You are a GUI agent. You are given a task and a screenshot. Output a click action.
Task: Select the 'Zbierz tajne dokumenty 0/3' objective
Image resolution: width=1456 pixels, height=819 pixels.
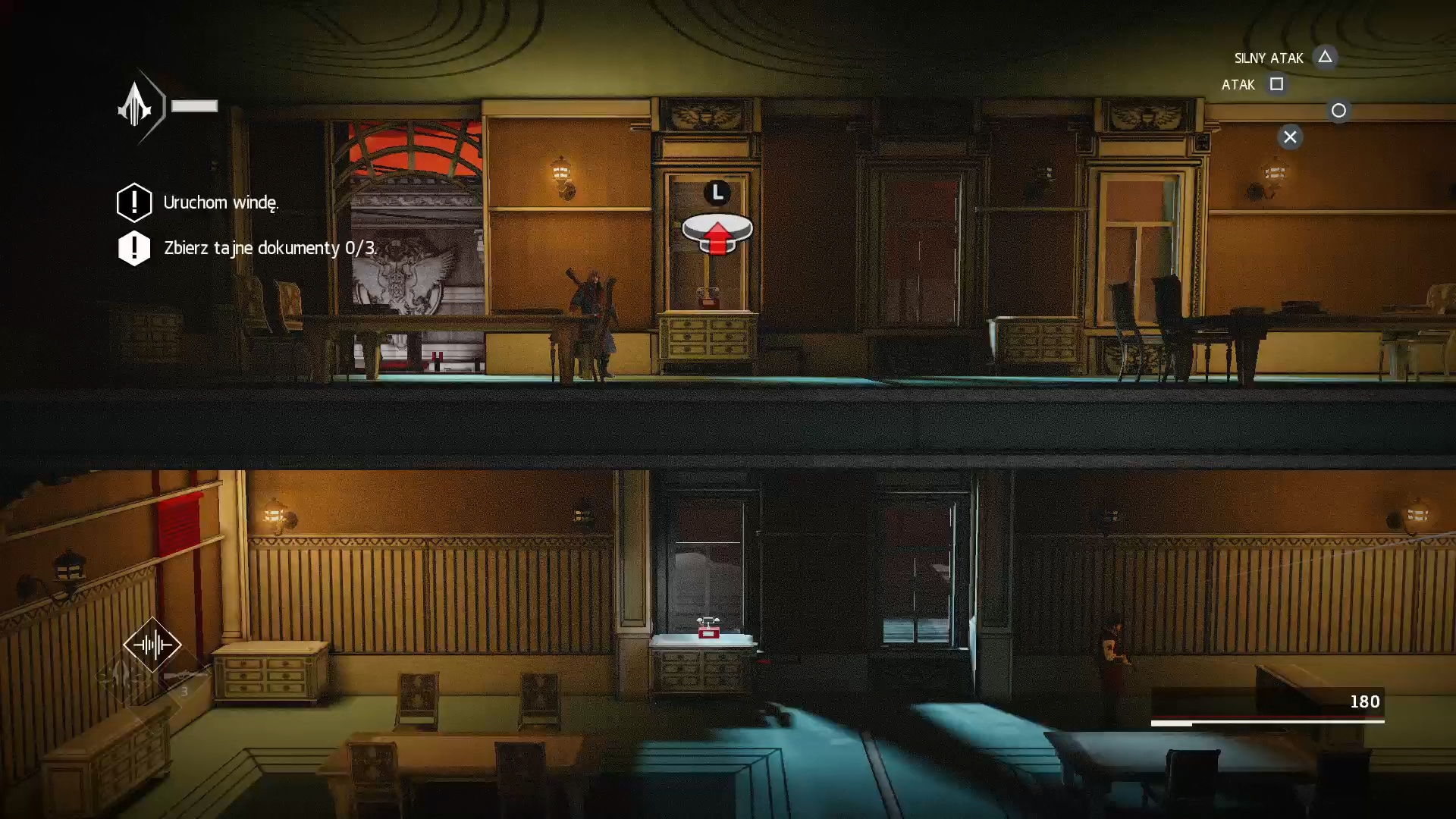tap(269, 248)
